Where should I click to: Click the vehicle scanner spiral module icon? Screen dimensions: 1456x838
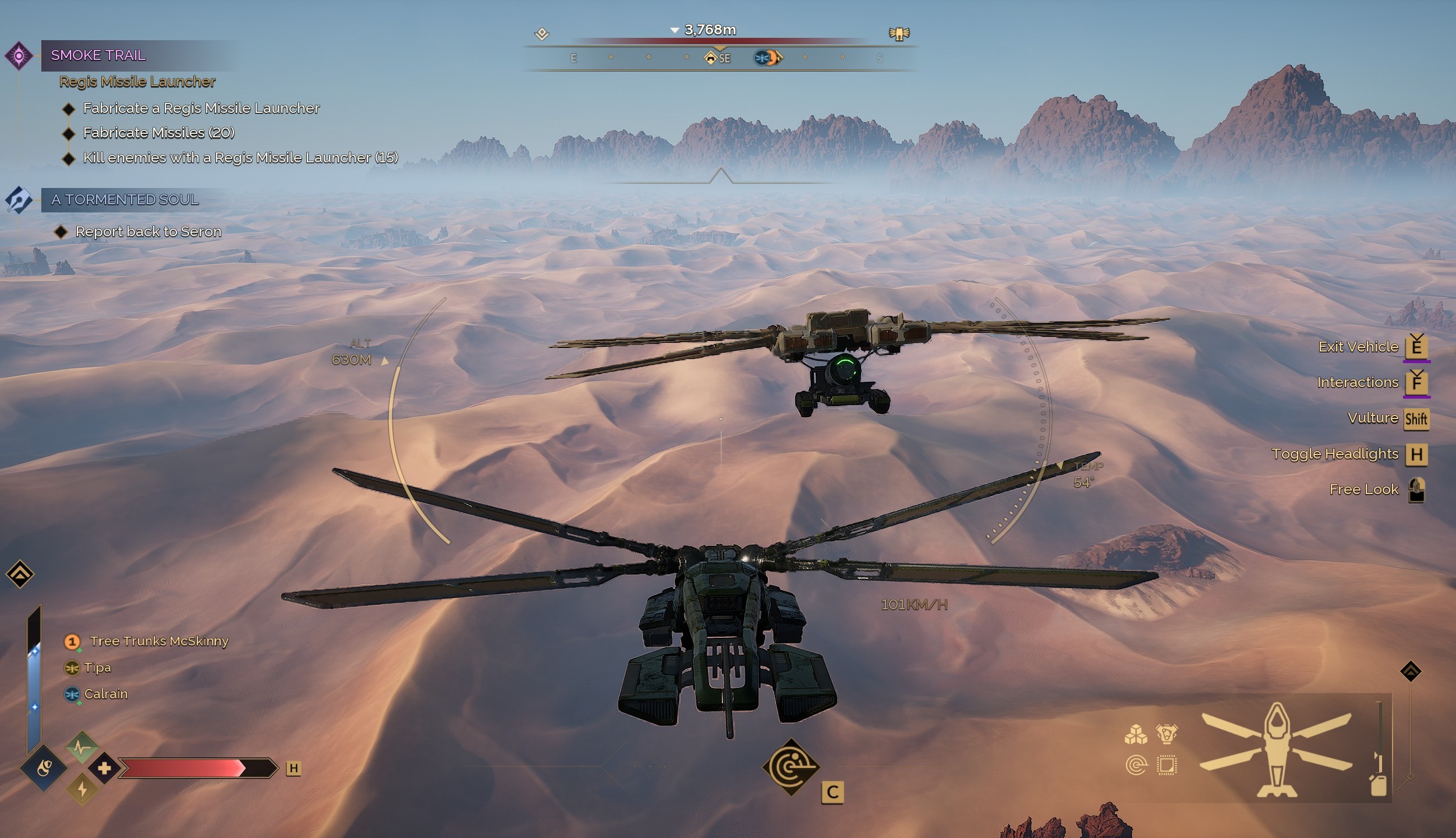click(x=1136, y=765)
